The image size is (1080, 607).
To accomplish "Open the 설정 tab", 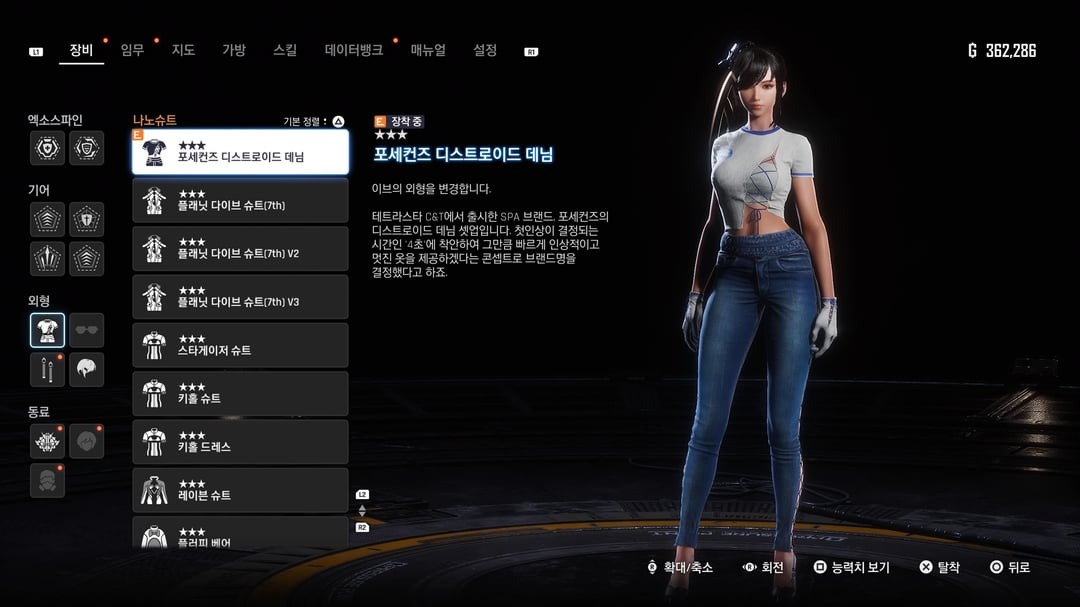I will pyautogui.click(x=485, y=50).
